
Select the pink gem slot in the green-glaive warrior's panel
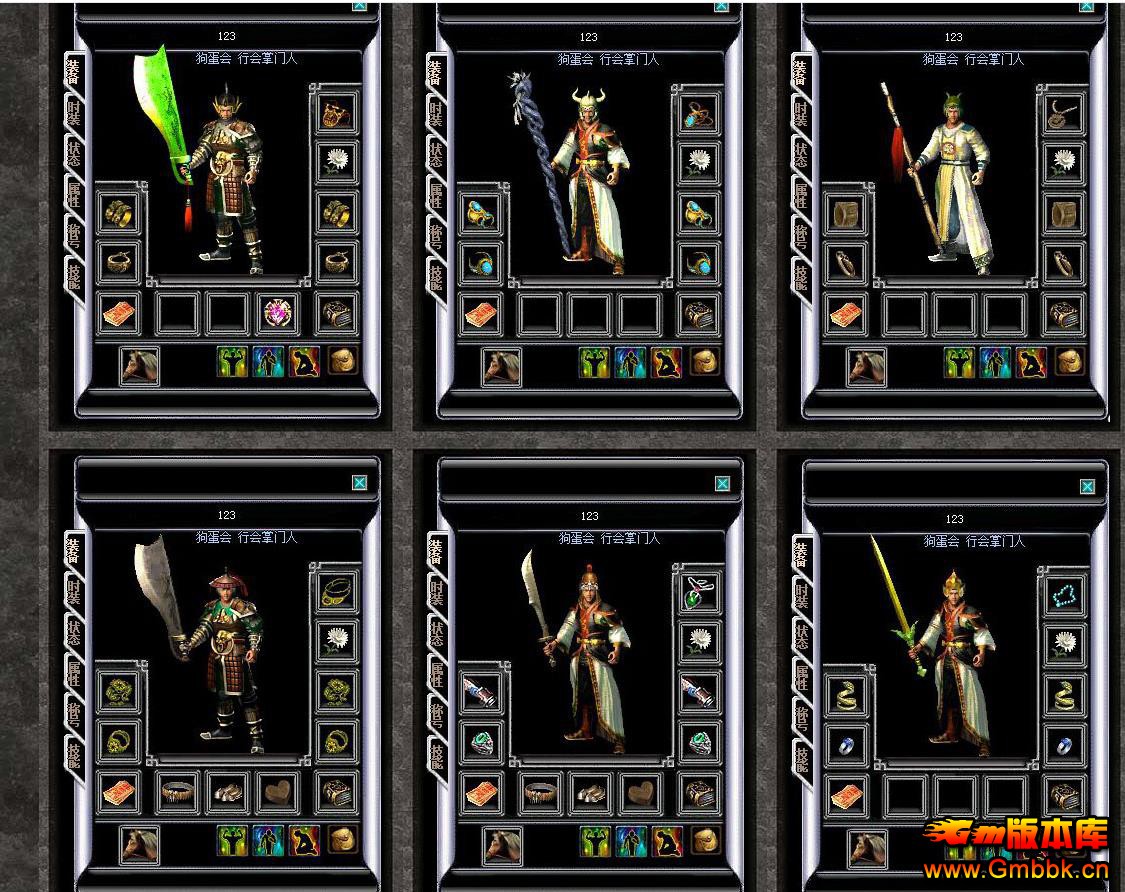[x=277, y=314]
